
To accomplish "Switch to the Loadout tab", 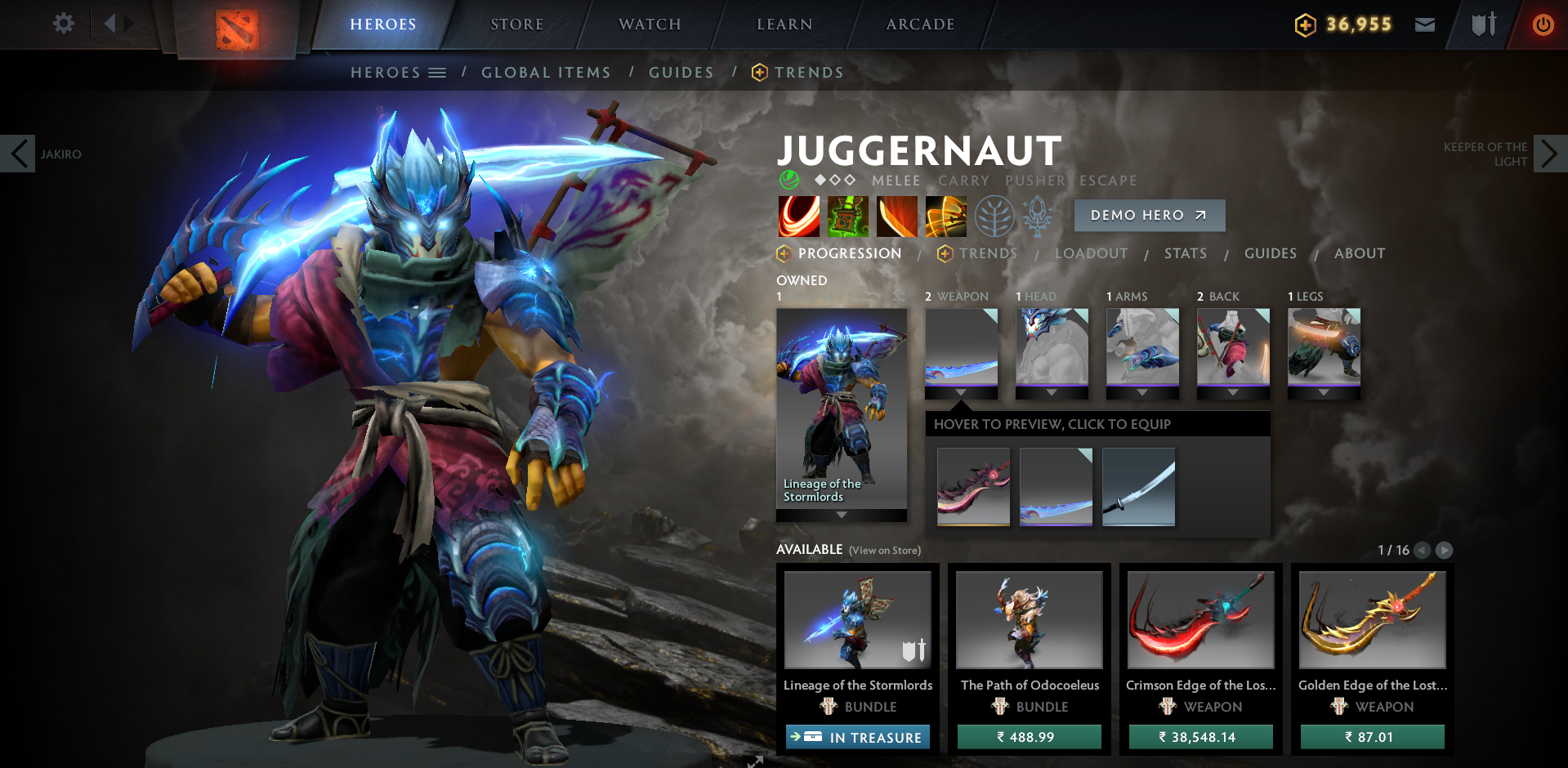I will (x=1092, y=253).
